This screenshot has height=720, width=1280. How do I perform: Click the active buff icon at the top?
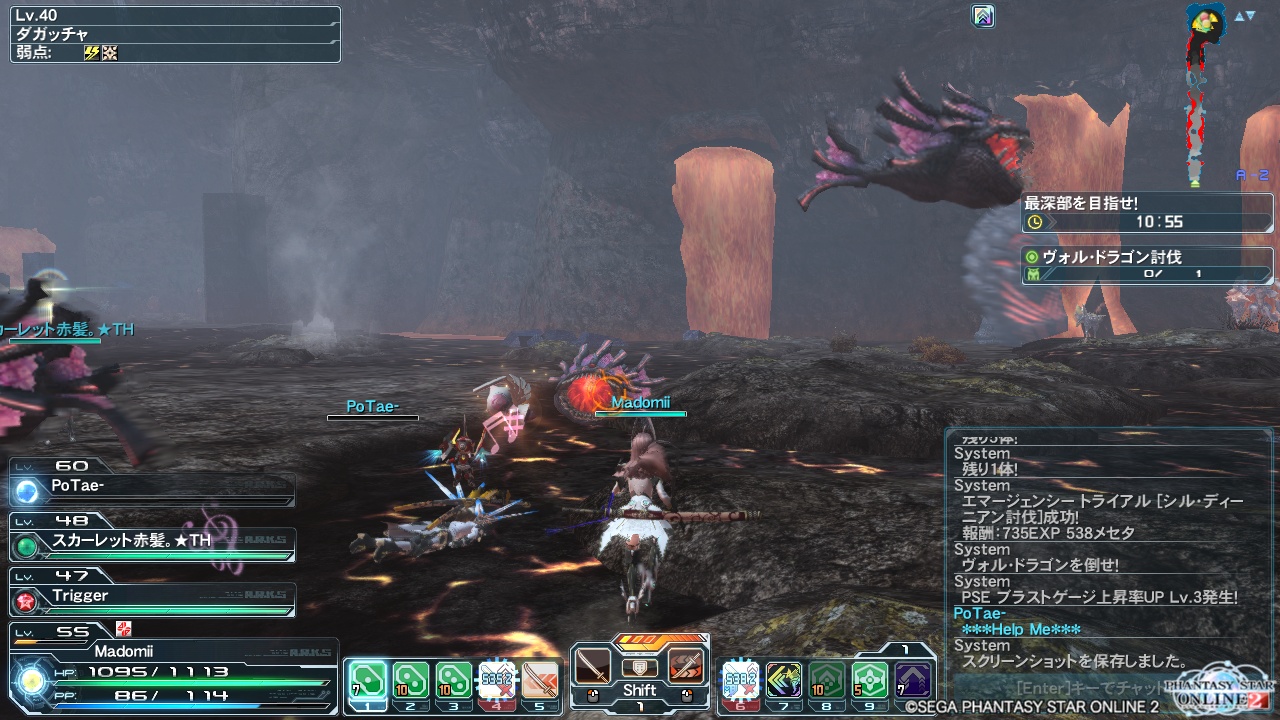[x=983, y=16]
